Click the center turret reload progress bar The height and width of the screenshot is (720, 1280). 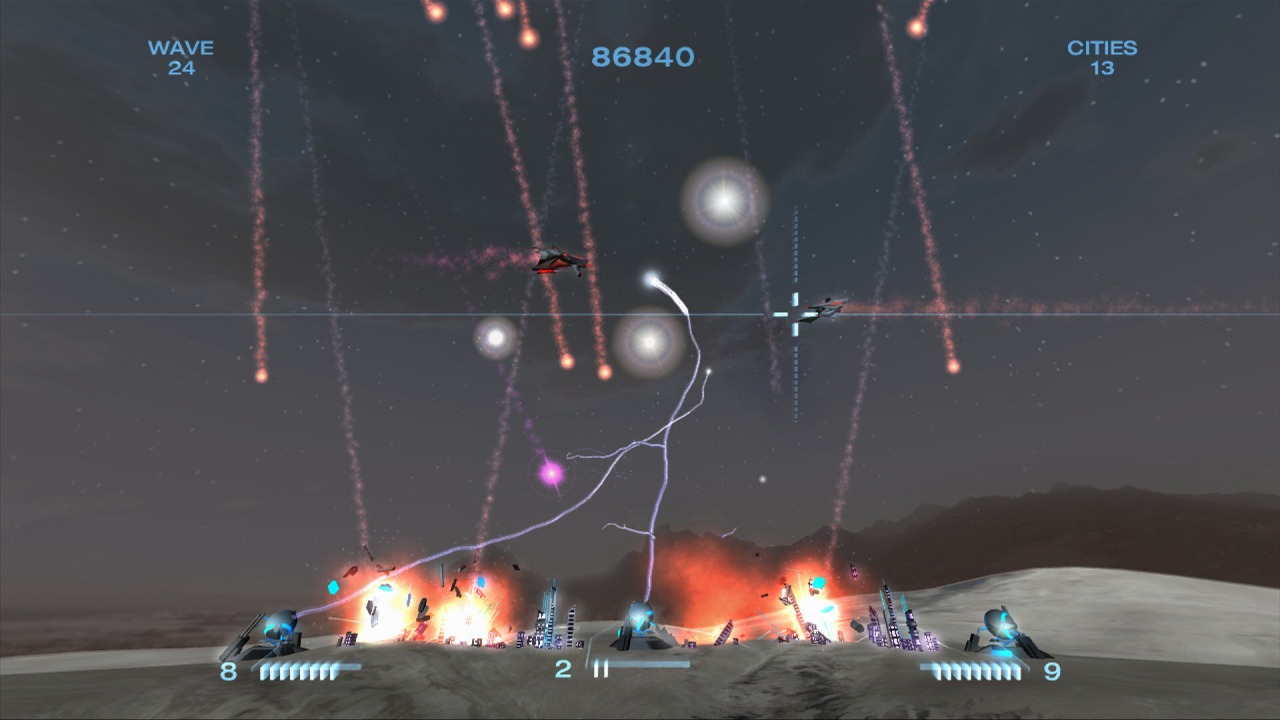point(650,664)
